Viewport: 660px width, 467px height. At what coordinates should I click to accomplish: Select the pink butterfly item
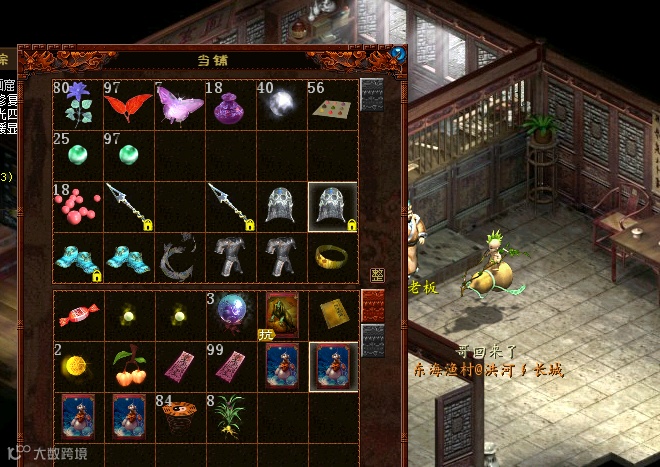(x=179, y=104)
